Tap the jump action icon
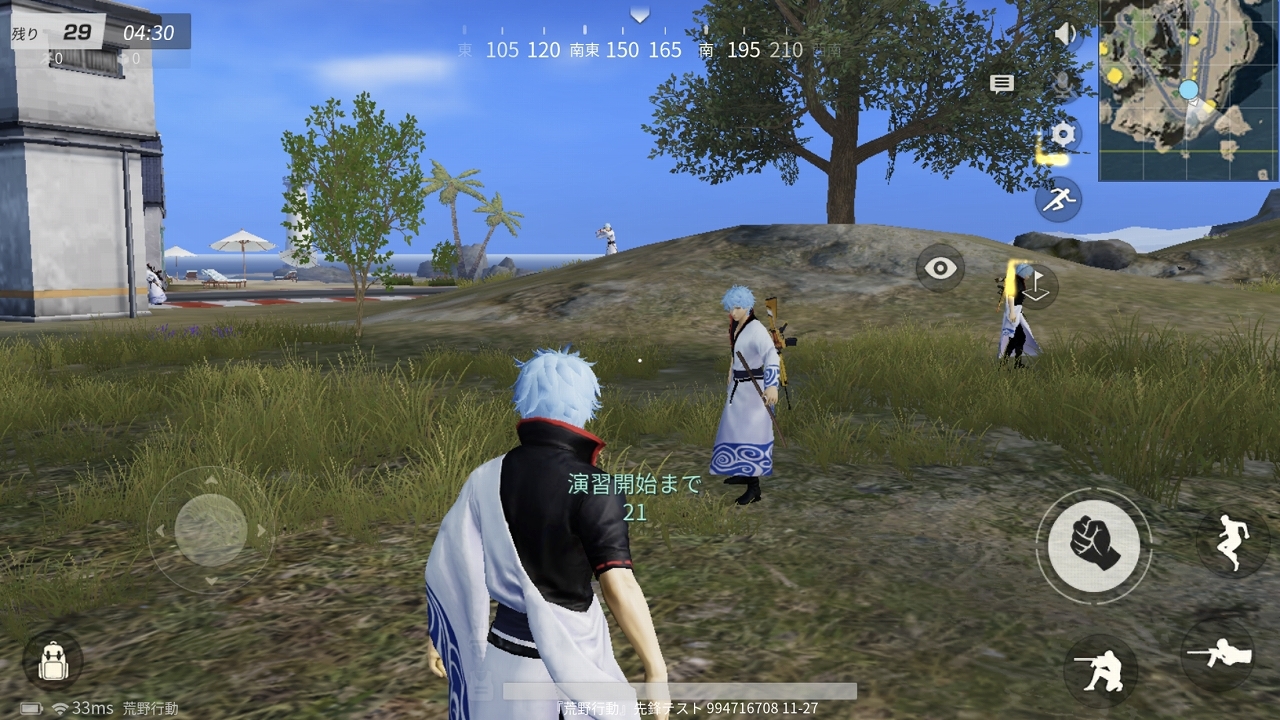 (1237, 539)
